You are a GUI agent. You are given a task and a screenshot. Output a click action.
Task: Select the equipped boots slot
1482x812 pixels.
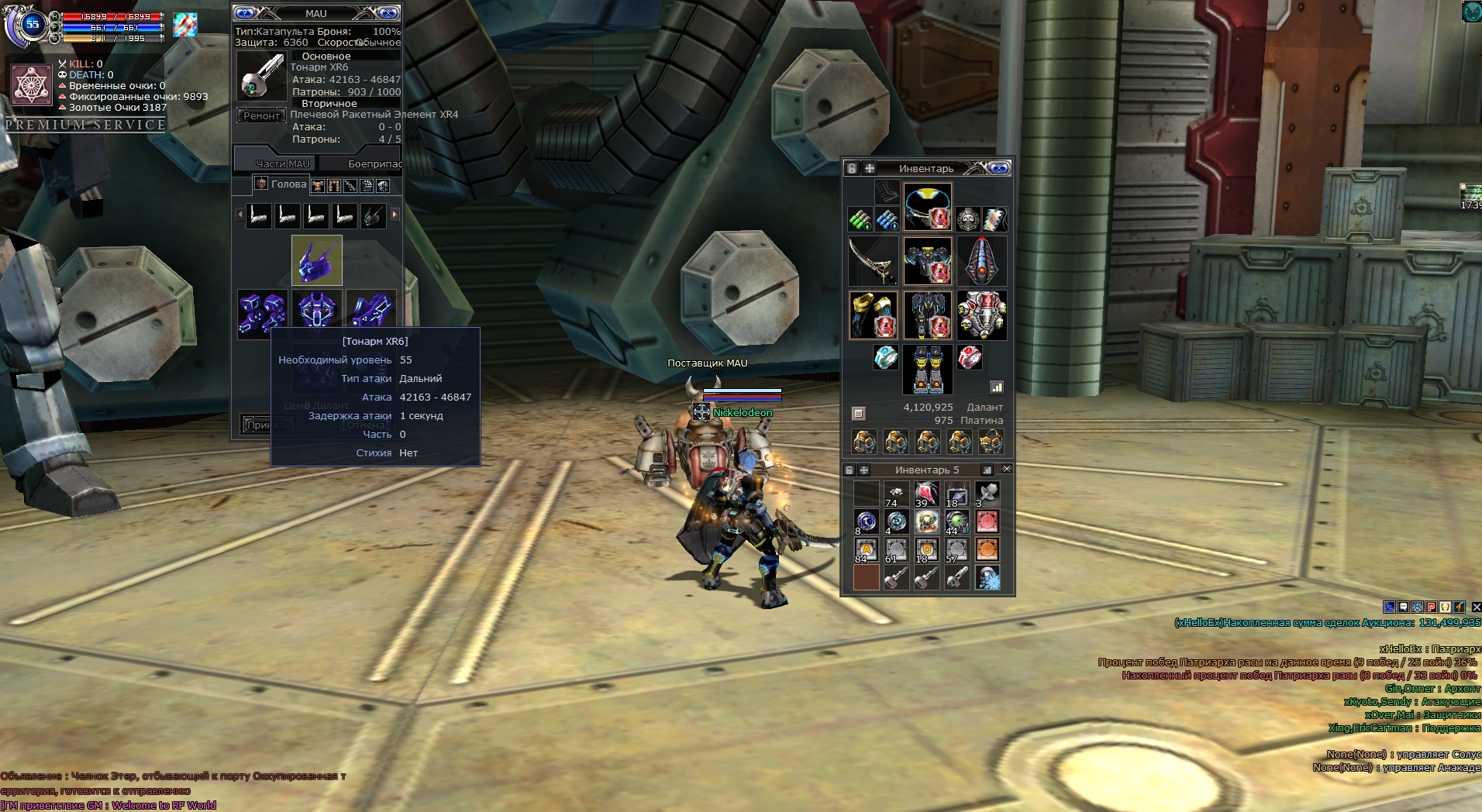coord(928,369)
